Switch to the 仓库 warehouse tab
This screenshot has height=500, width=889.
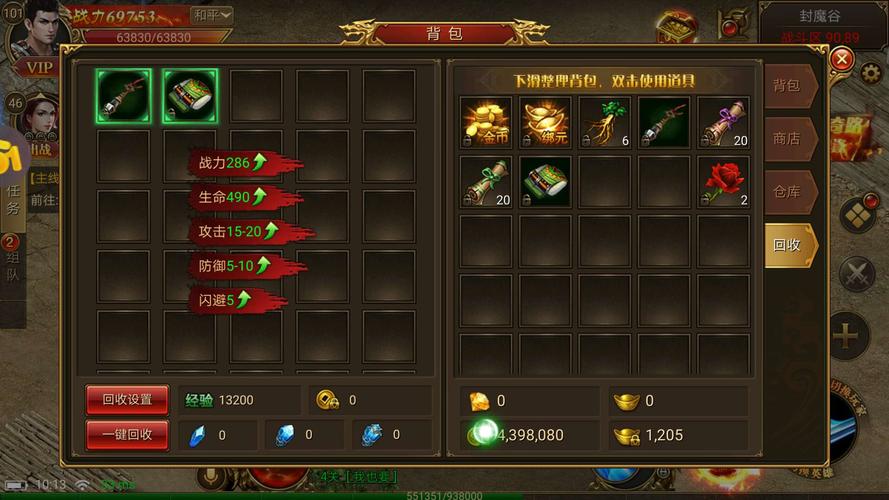point(787,192)
